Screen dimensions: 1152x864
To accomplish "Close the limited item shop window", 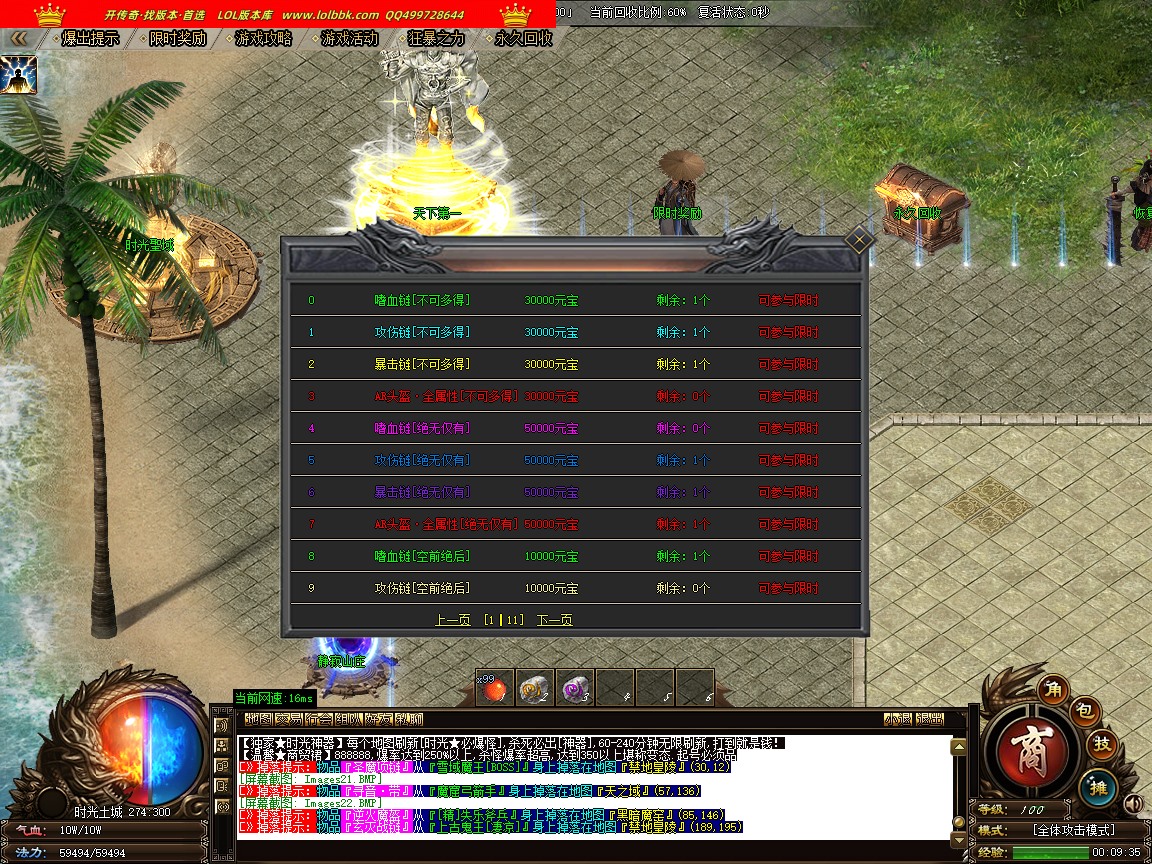I will pyautogui.click(x=859, y=240).
